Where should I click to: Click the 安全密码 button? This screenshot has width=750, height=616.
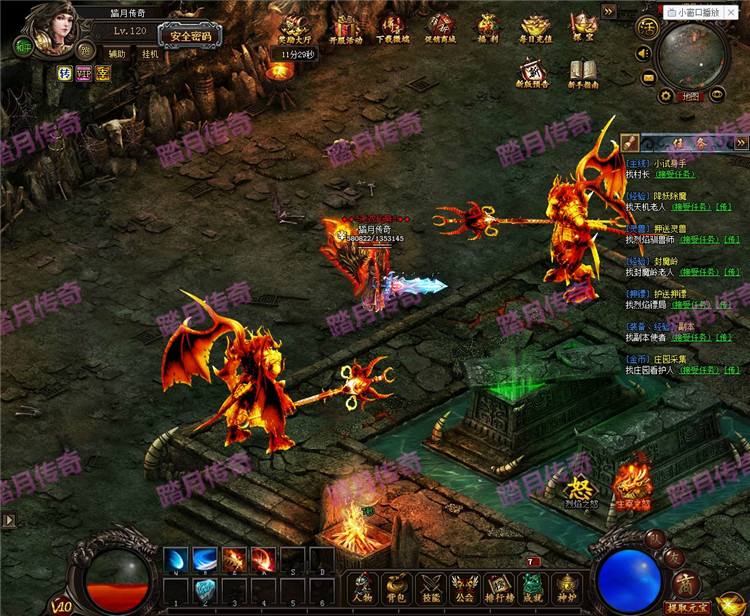[190, 36]
